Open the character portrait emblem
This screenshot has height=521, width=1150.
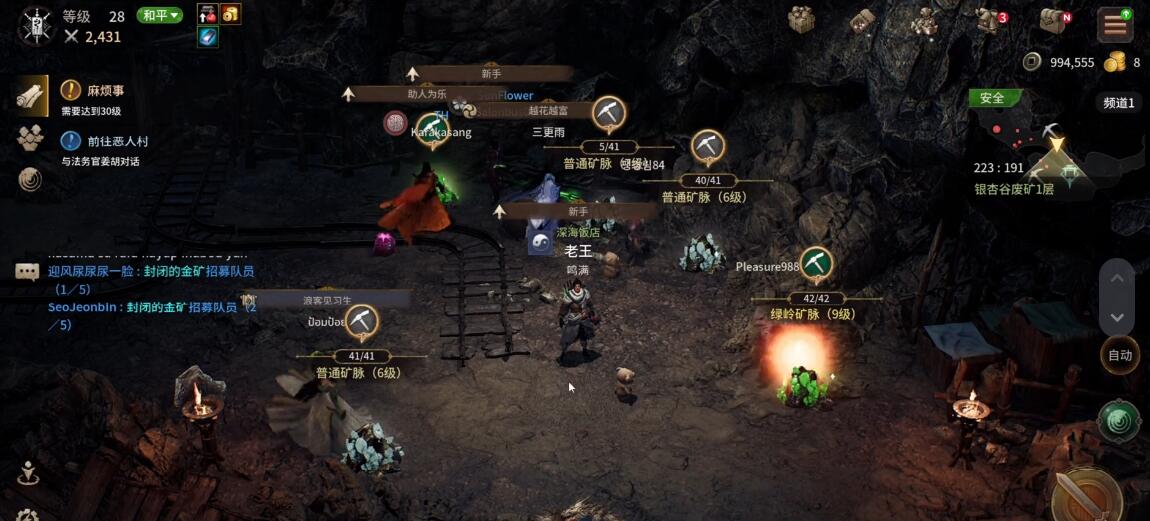35,26
